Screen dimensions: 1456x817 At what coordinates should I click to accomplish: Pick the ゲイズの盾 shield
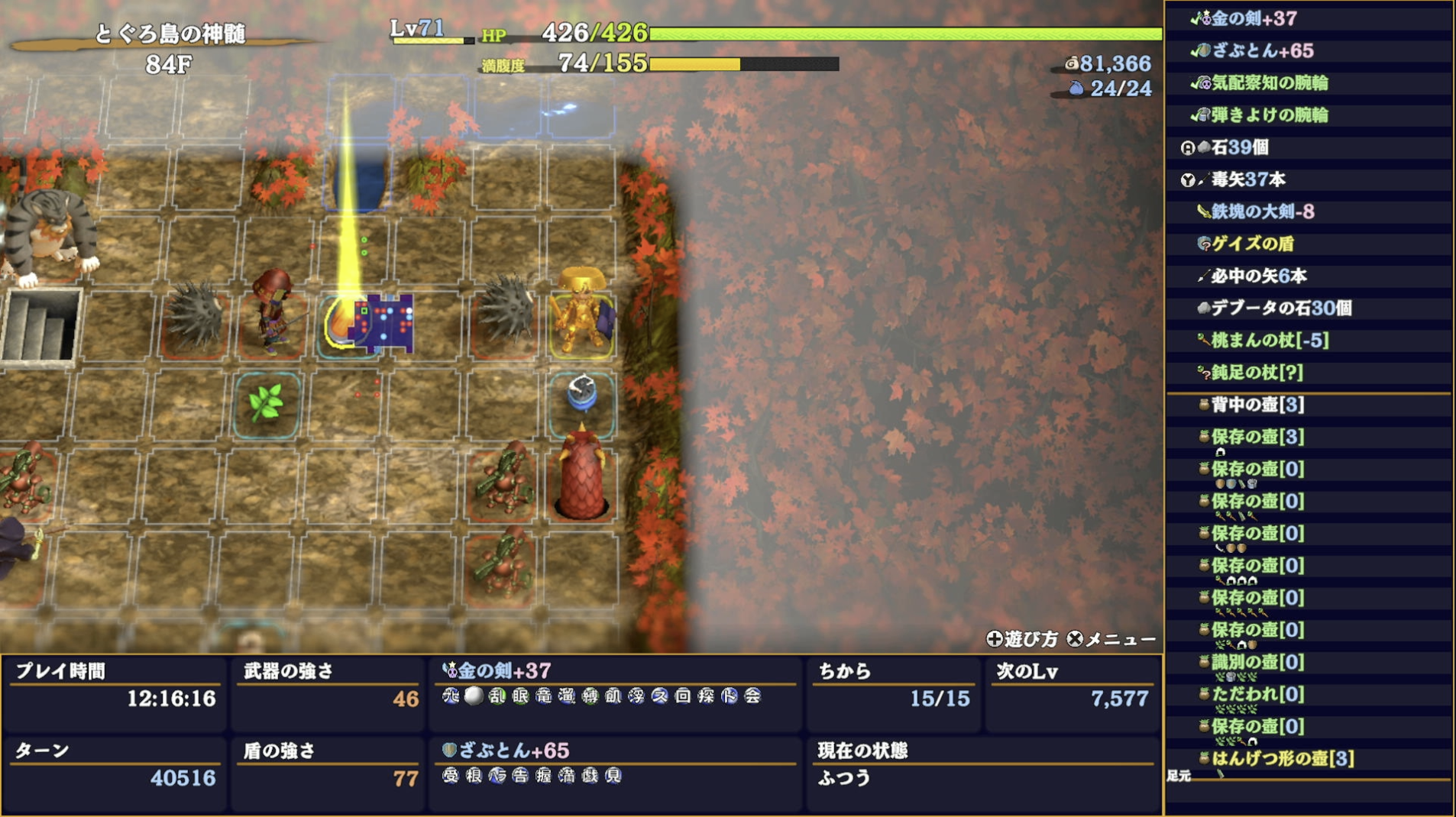click(1252, 244)
